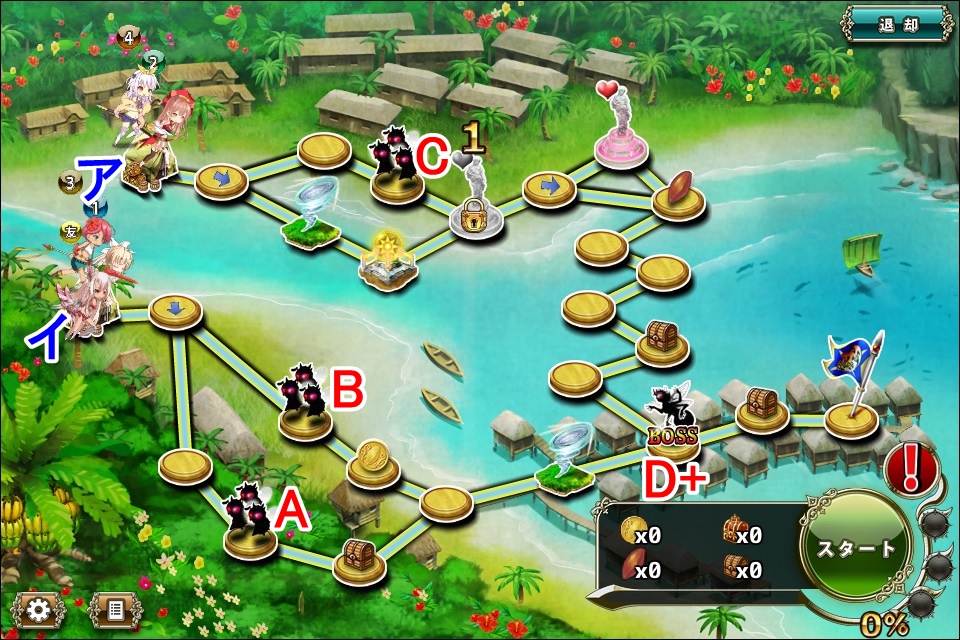Click the 退却 retreat button

tap(895, 22)
